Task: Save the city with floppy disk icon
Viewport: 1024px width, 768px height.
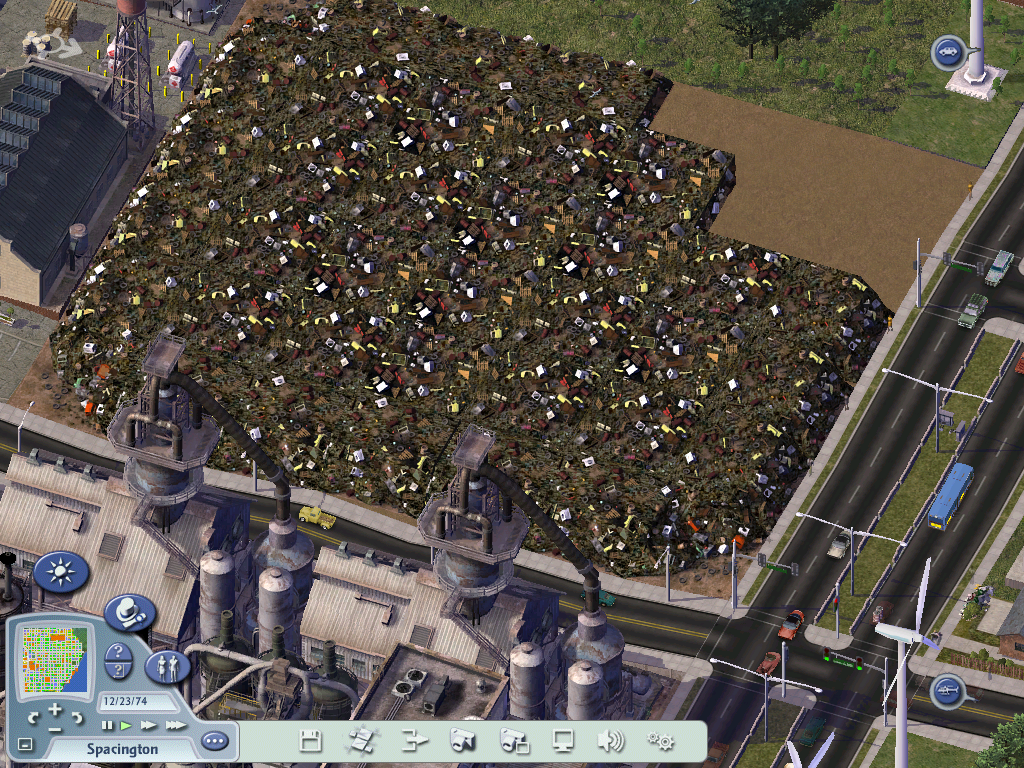Action: click(311, 741)
